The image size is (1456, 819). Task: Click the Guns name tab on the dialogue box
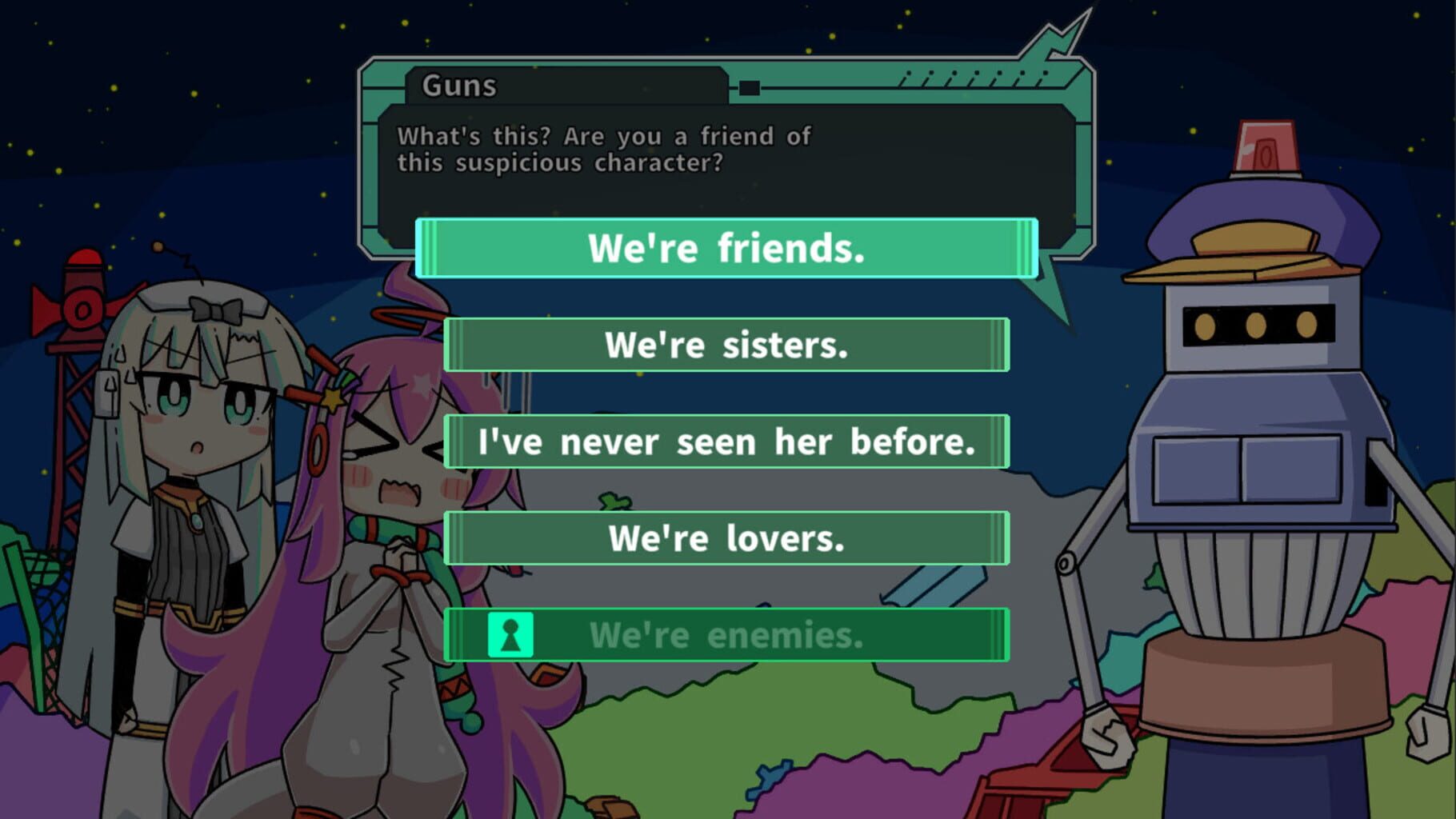pyautogui.click(x=460, y=88)
